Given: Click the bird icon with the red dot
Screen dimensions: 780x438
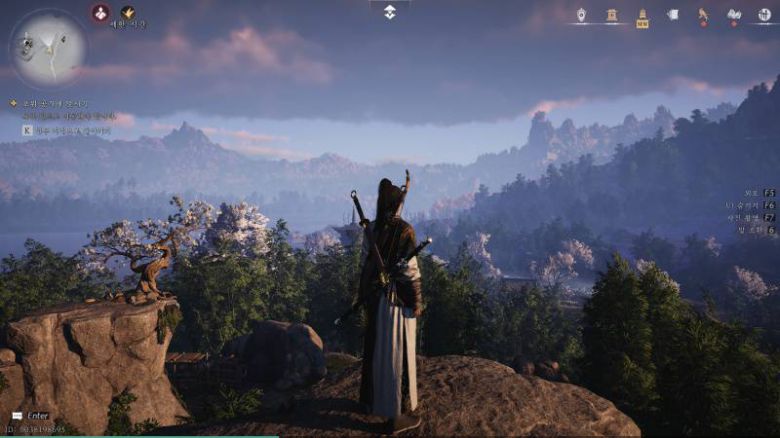Looking at the screenshot, I should tap(703, 15).
